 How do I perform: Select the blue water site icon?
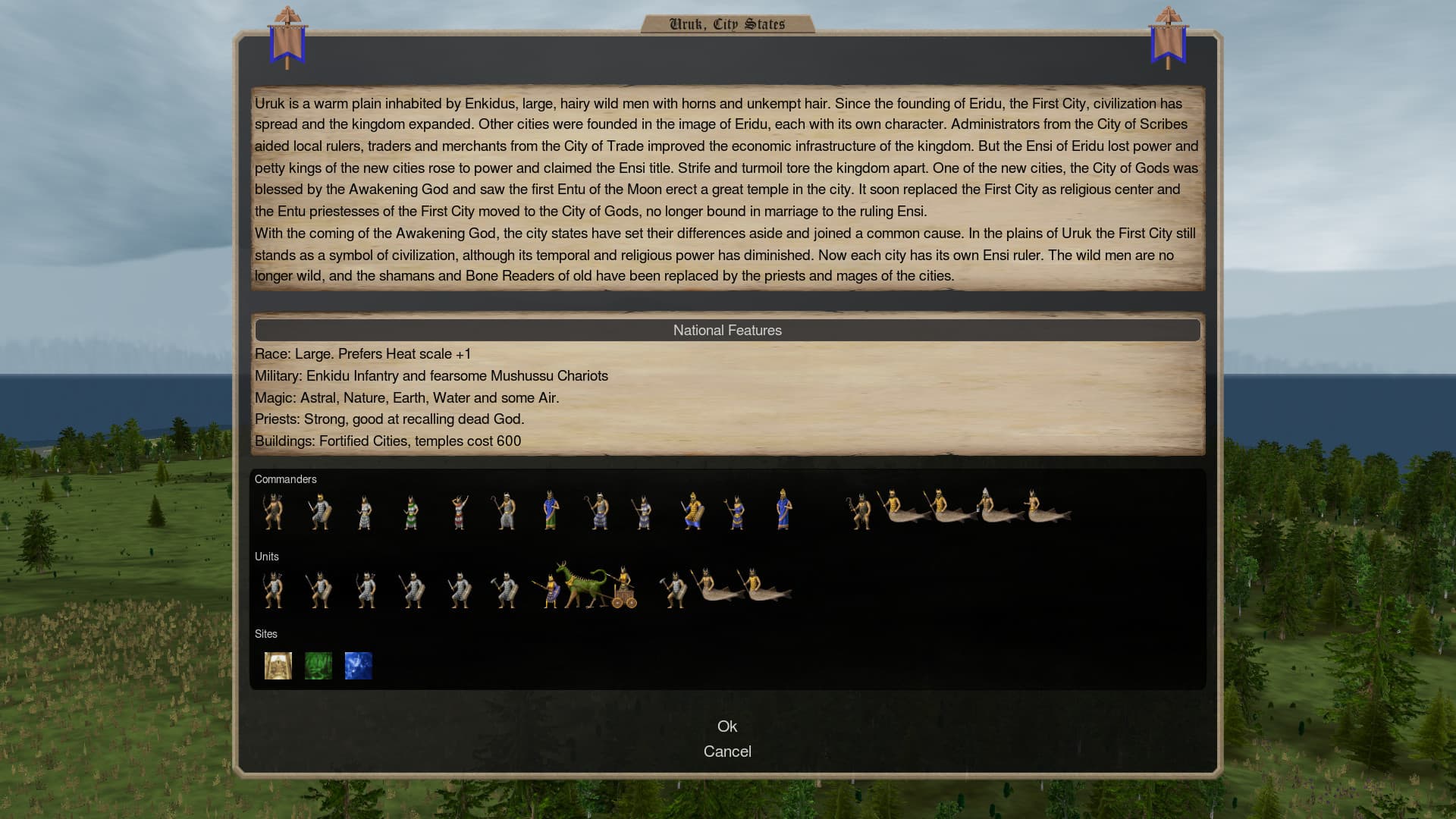(x=358, y=666)
